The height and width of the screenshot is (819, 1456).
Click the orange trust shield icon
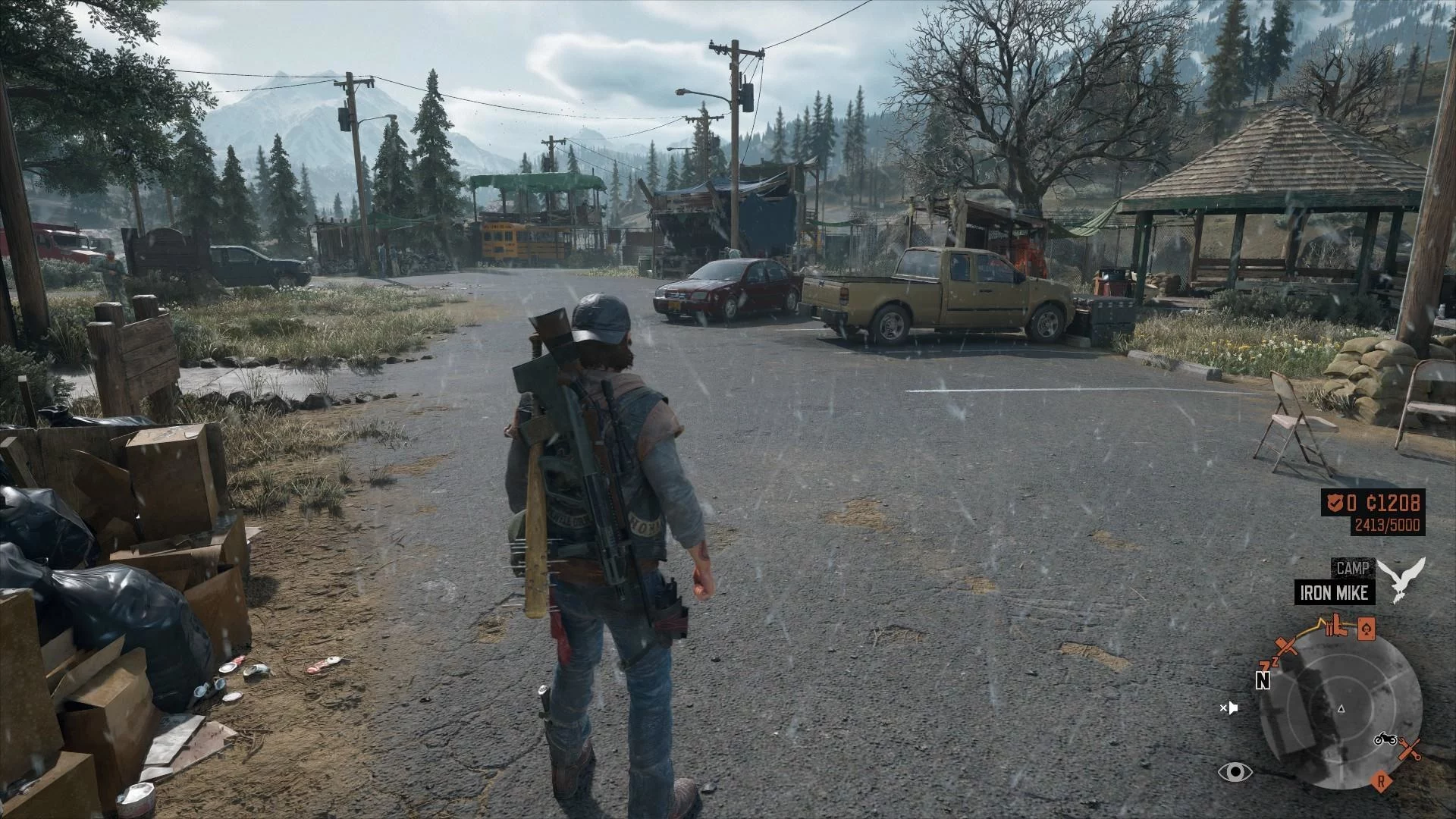point(1335,501)
